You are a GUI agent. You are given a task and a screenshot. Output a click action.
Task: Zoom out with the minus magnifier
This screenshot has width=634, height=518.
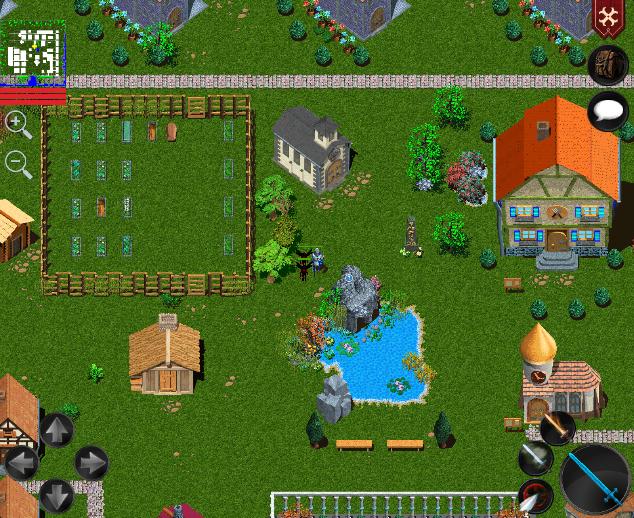click(x=17, y=163)
